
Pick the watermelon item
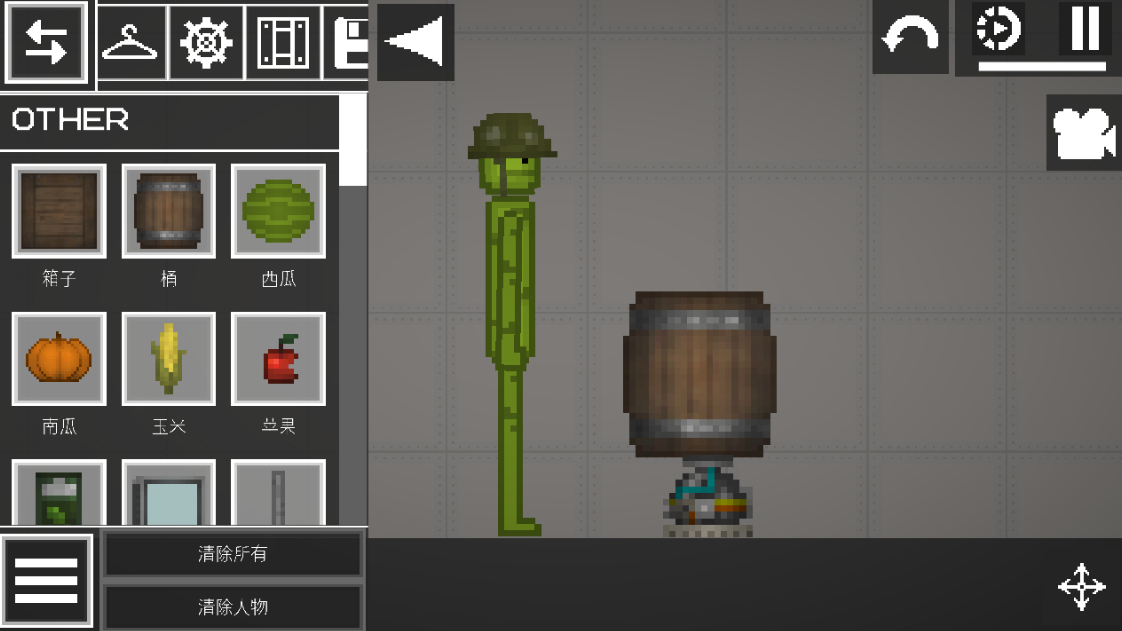278,211
